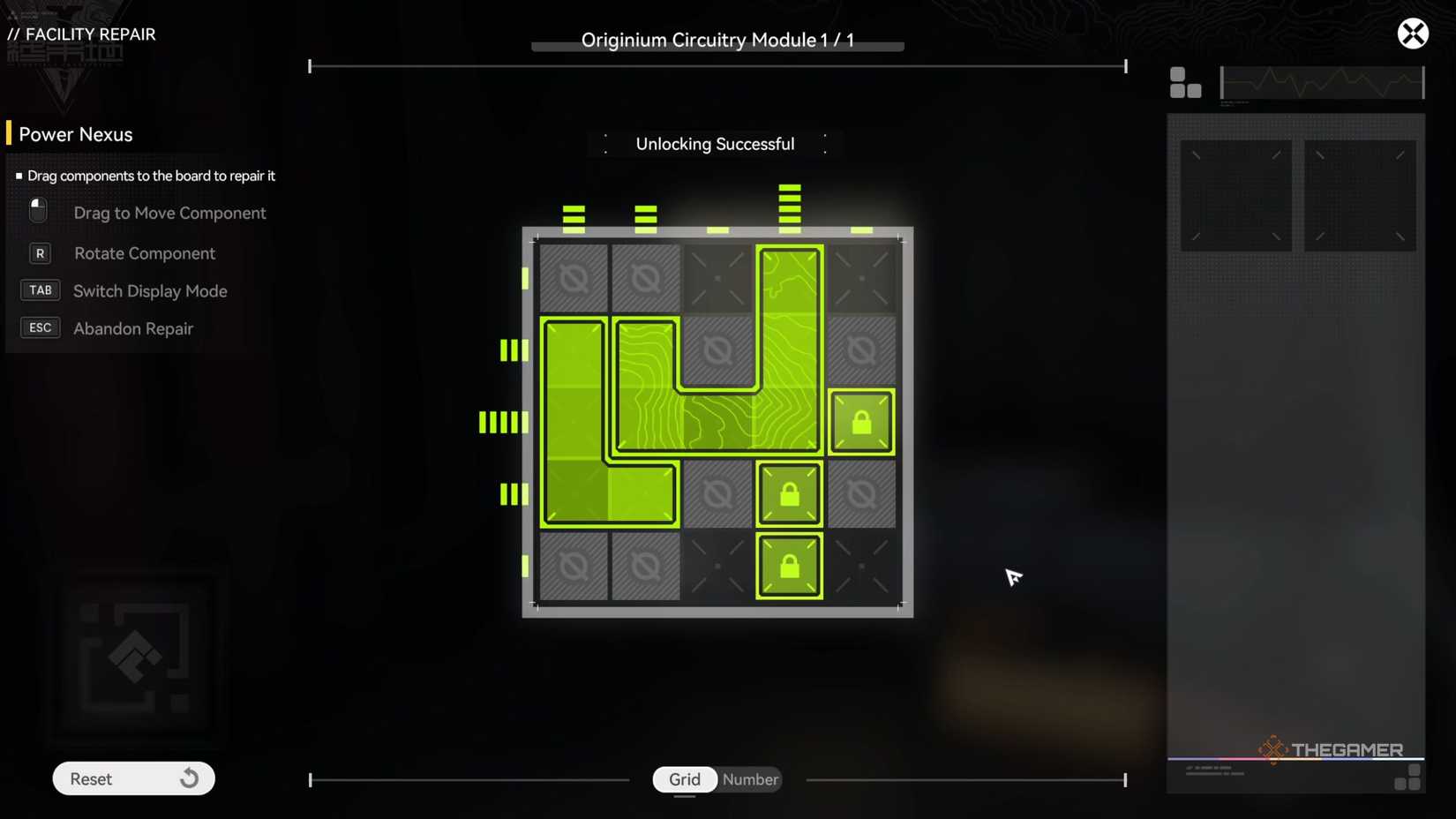Click the Power Nexus mouse drag icon
The height and width of the screenshot is (819, 1456).
(x=37, y=210)
